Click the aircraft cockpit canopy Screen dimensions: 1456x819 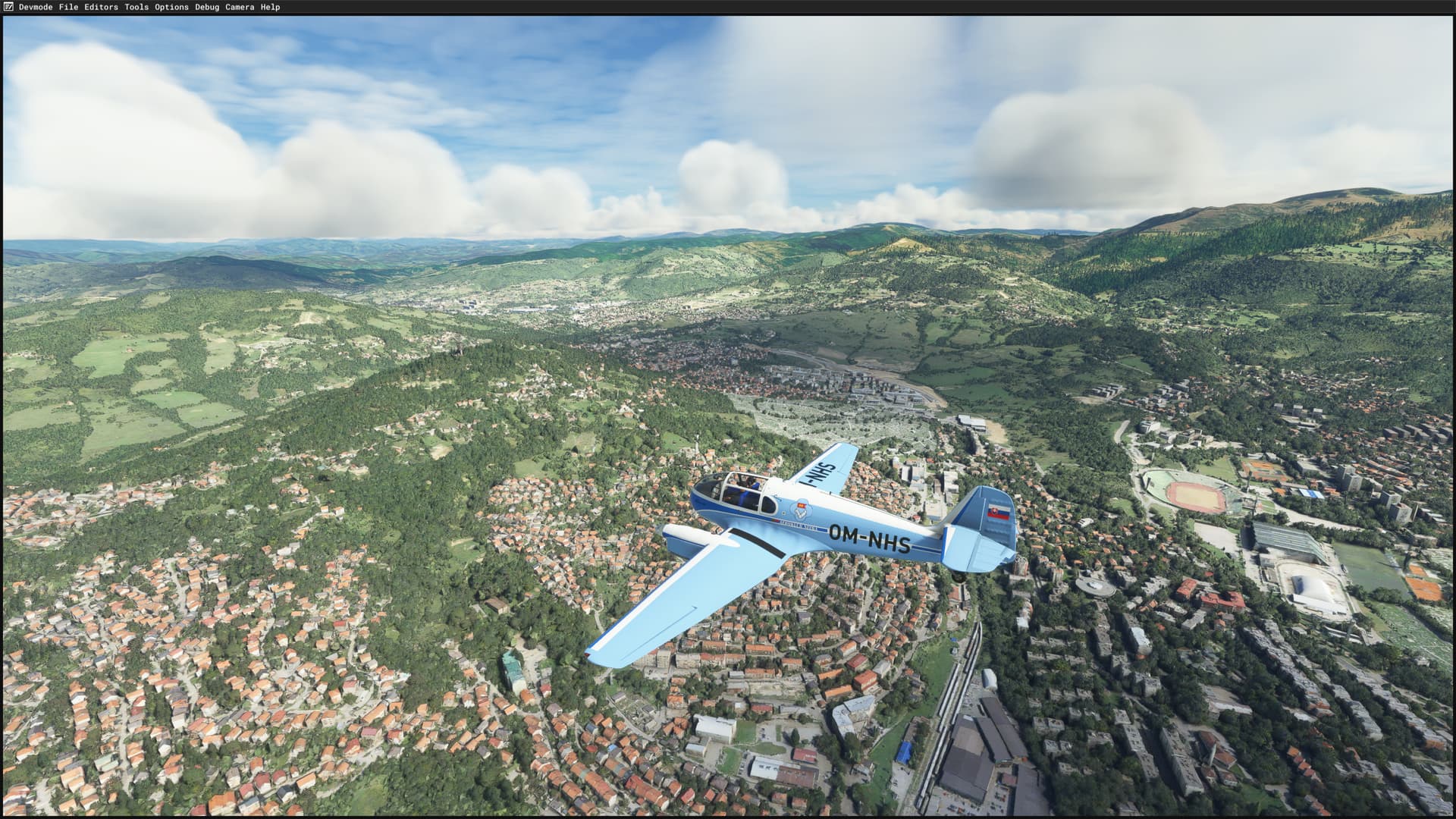[739, 489]
